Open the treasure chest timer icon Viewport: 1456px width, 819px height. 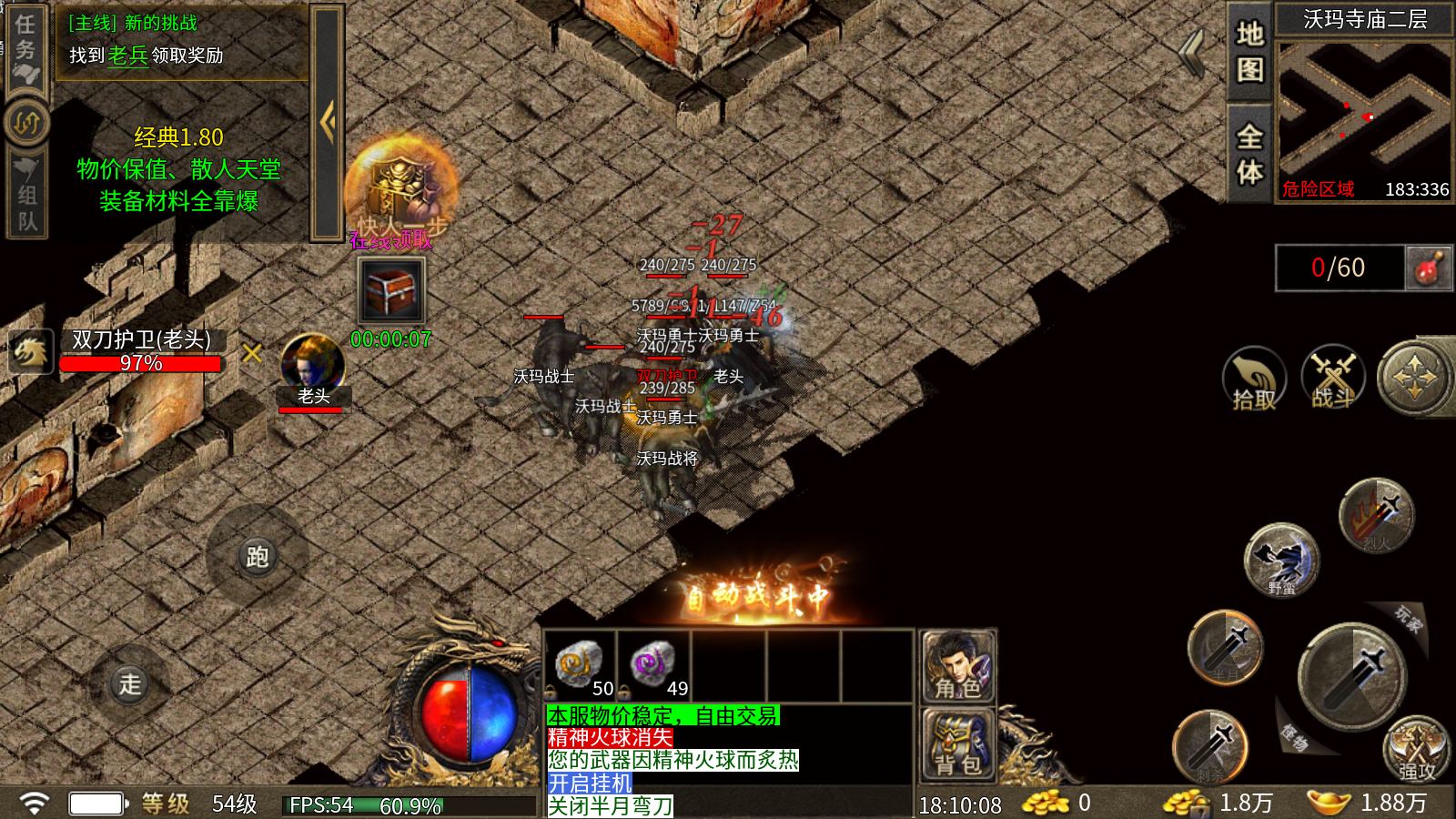click(390, 291)
